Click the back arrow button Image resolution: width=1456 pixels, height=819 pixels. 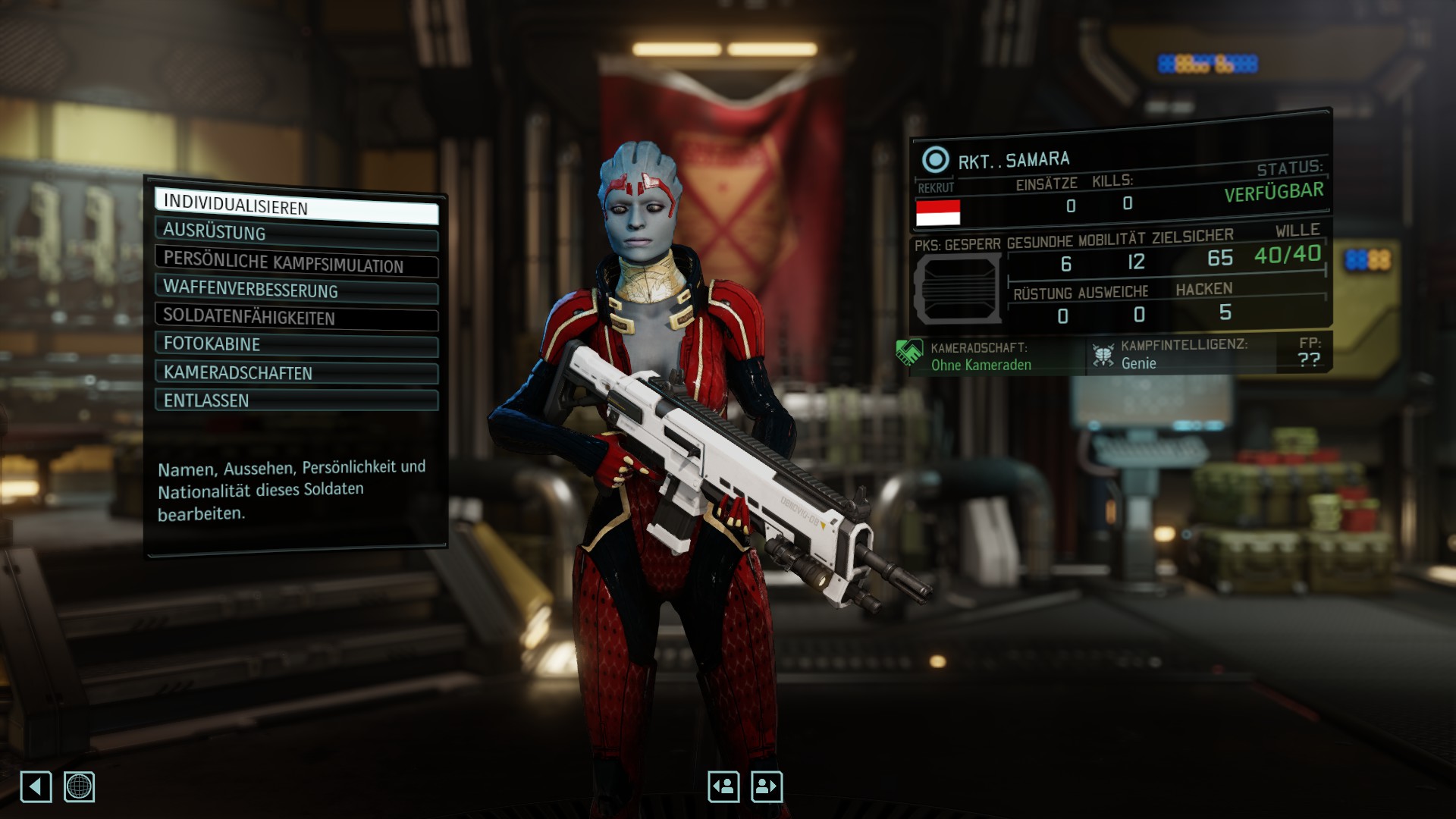36,786
